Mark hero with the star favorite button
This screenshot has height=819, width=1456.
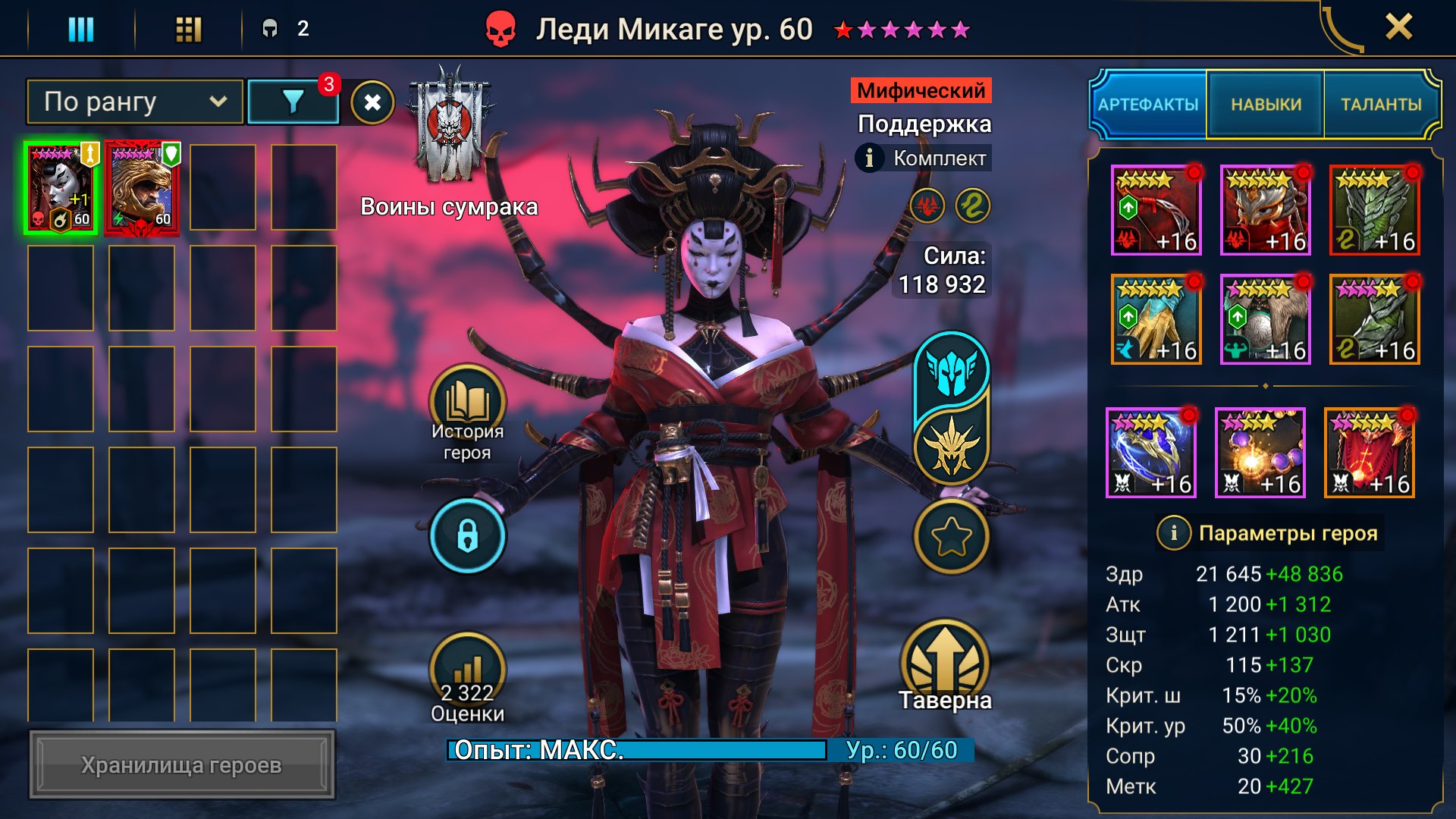pyautogui.click(x=951, y=536)
